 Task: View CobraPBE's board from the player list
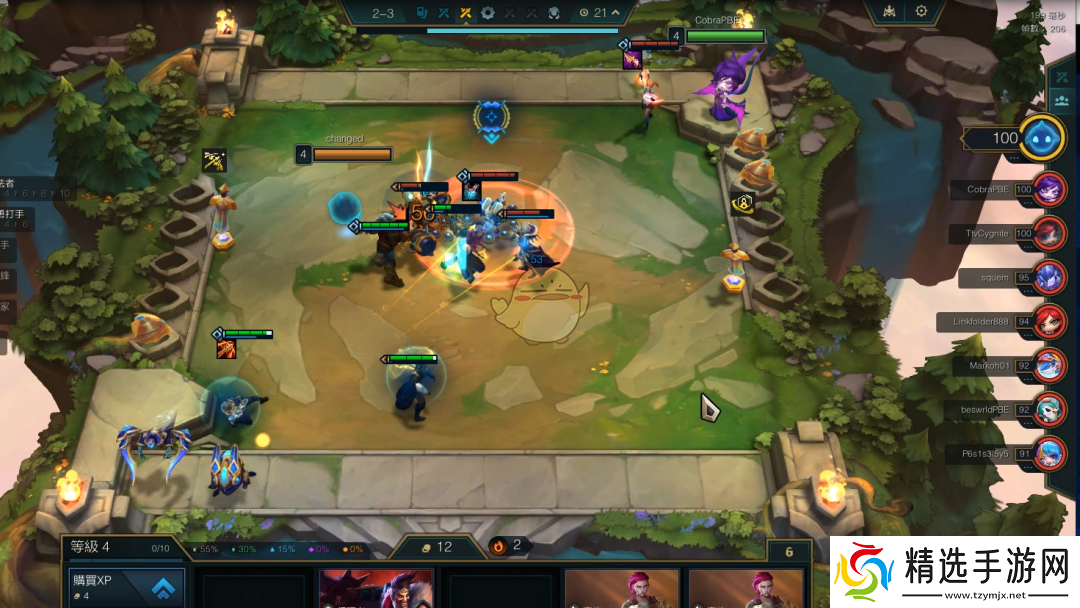[x=1050, y=189]
